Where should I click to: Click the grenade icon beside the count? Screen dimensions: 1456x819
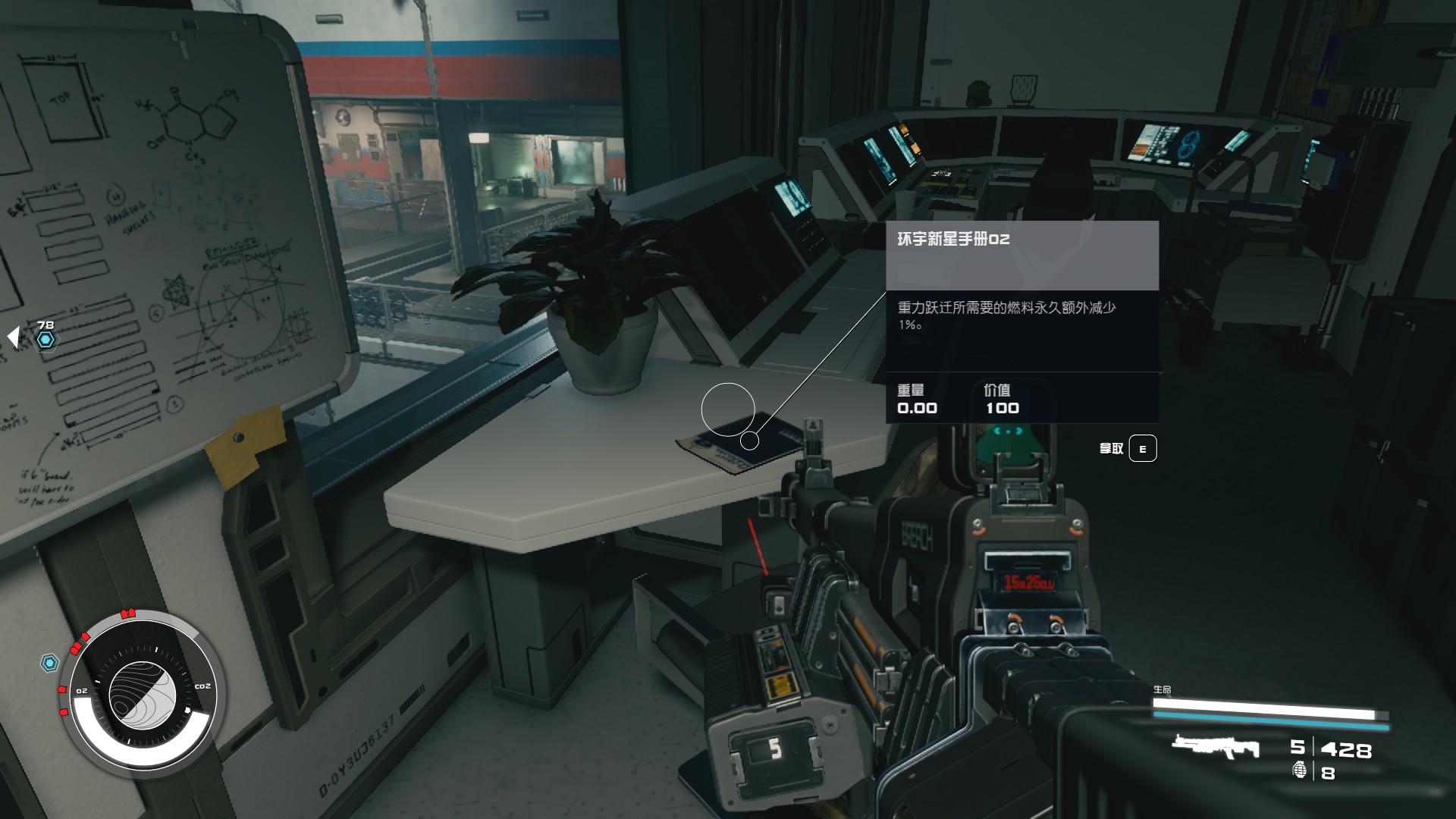pyautogui.click(x=1300, y=770)
